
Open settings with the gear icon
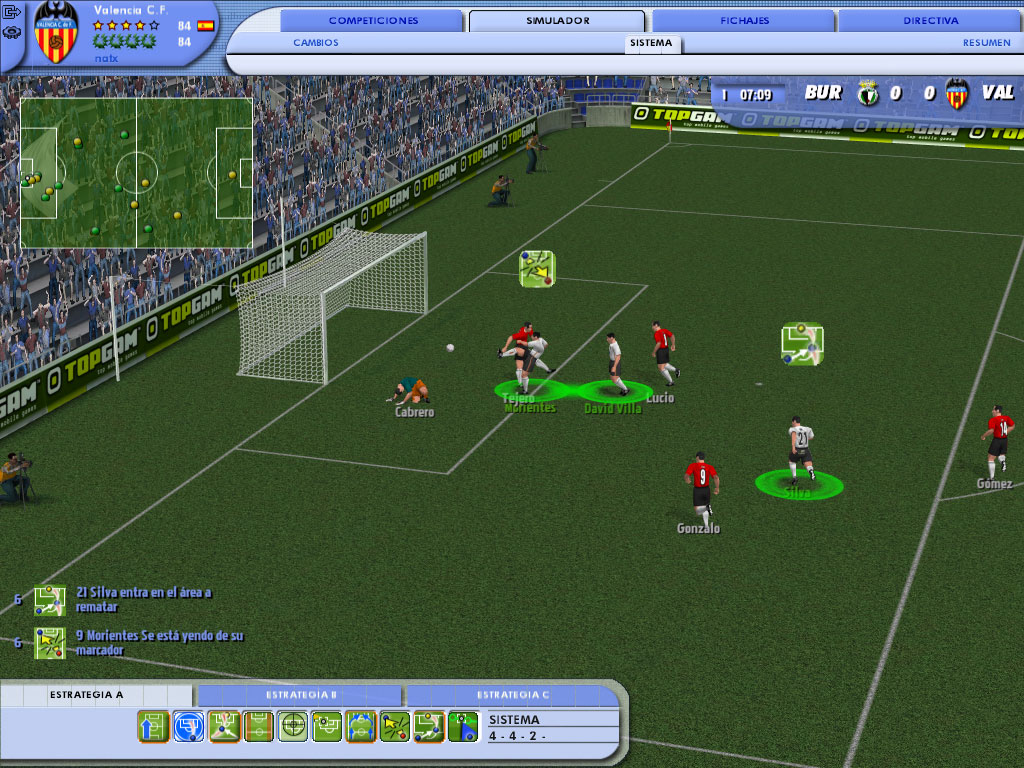pyautogui.click(x=12, y=32)
